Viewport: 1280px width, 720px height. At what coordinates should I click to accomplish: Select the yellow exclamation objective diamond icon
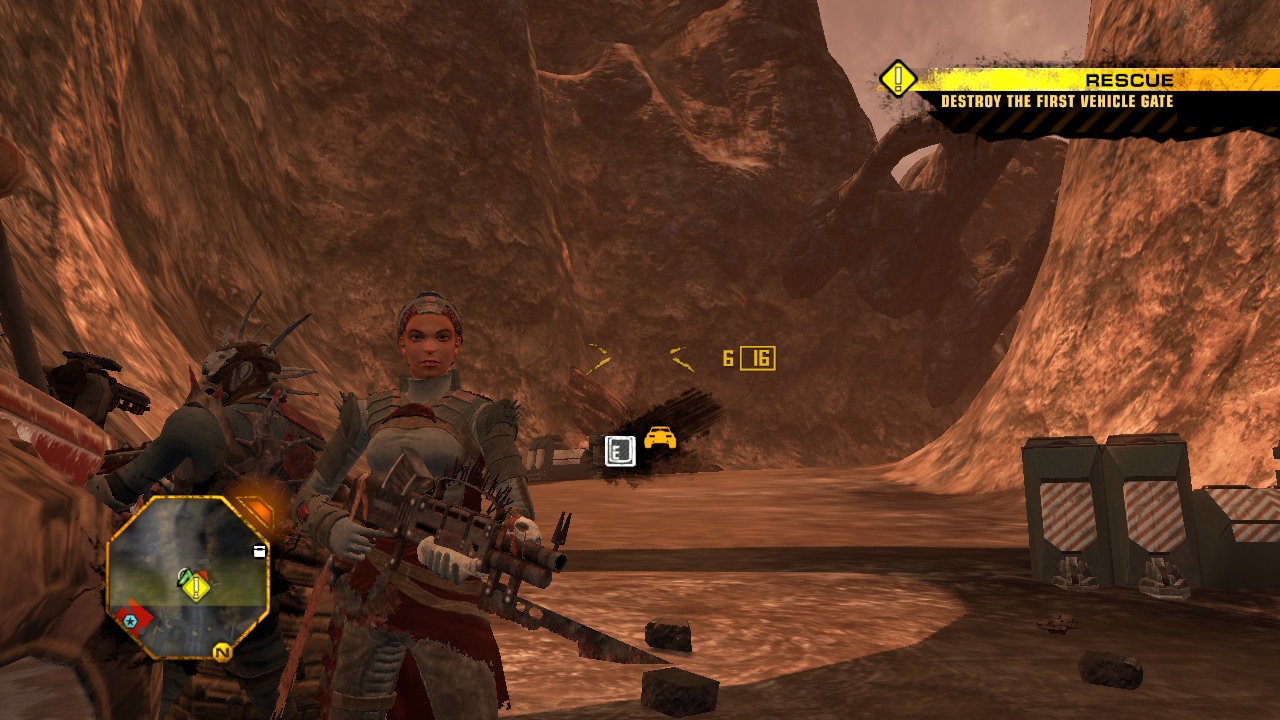click(898, 78)
